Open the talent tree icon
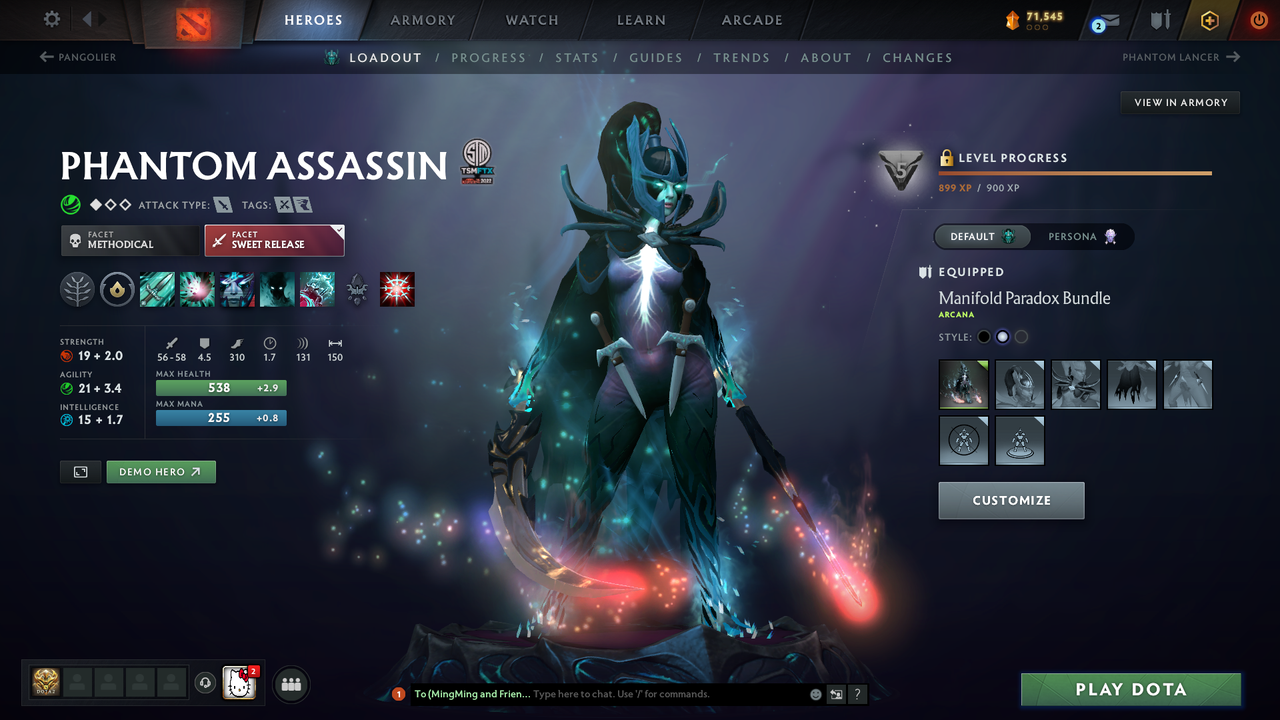The width and height of the screenshot is (1280, 720). click(x=77, y=289)
